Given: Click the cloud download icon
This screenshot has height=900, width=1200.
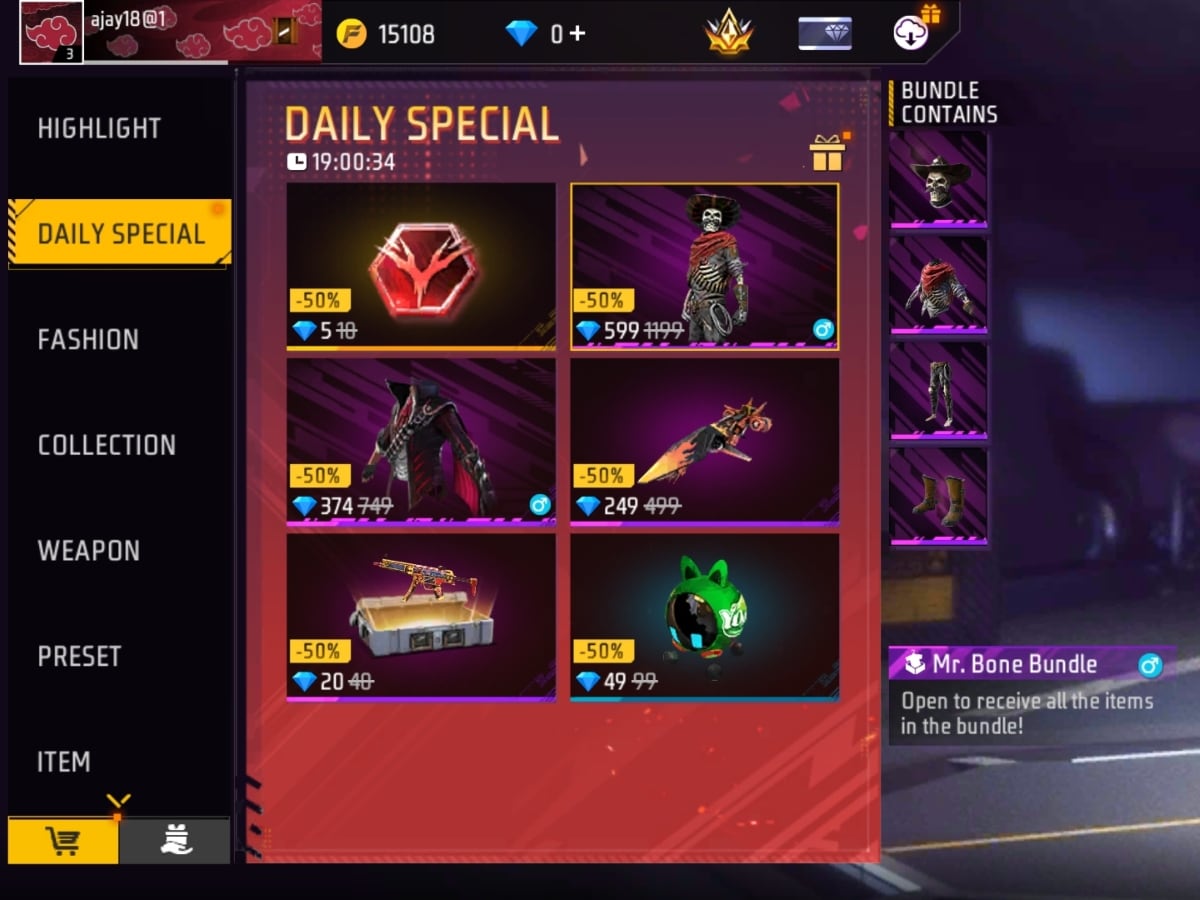Looking at the screenshot, I should tap(911, 33).
